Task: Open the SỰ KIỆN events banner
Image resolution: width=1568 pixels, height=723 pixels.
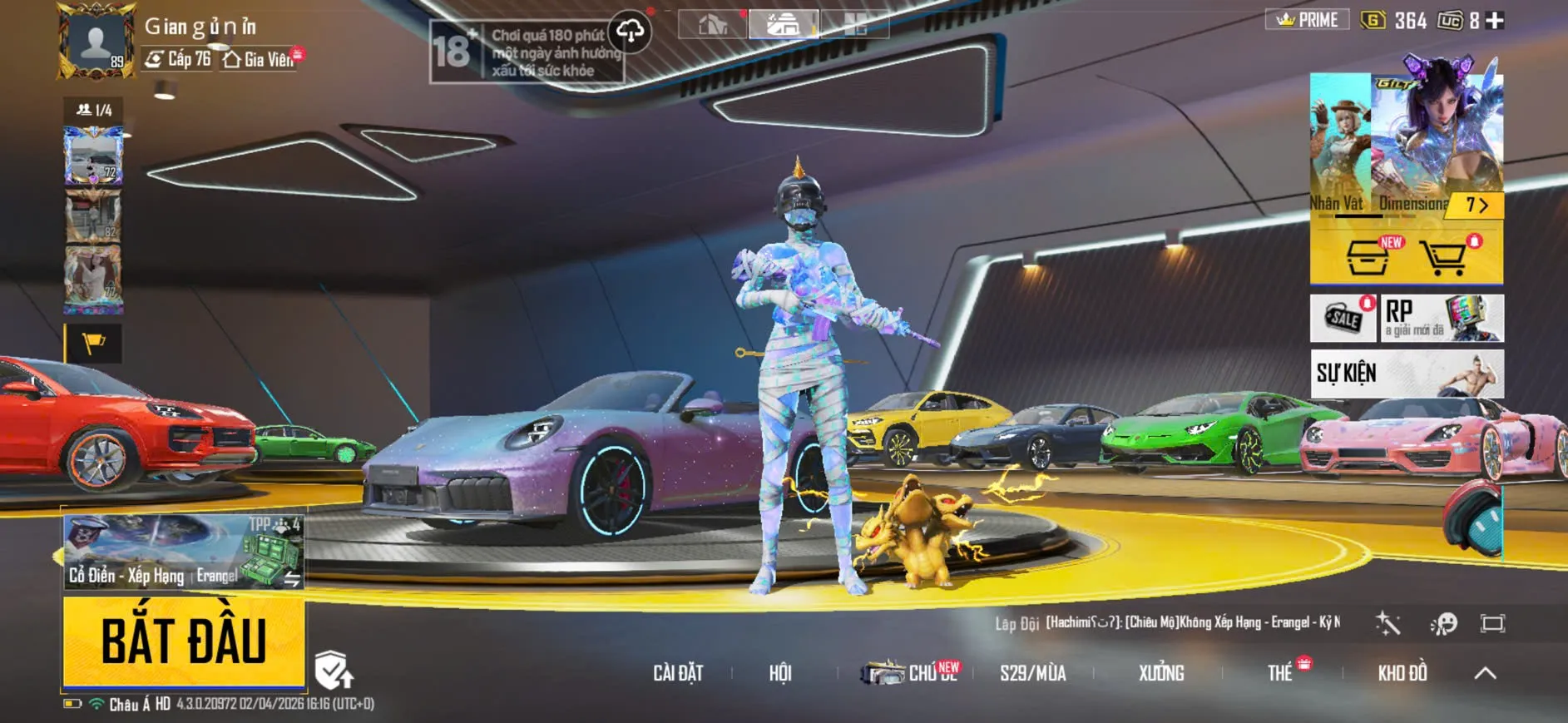Action: pyautogui.click(x=1406, y=373)
